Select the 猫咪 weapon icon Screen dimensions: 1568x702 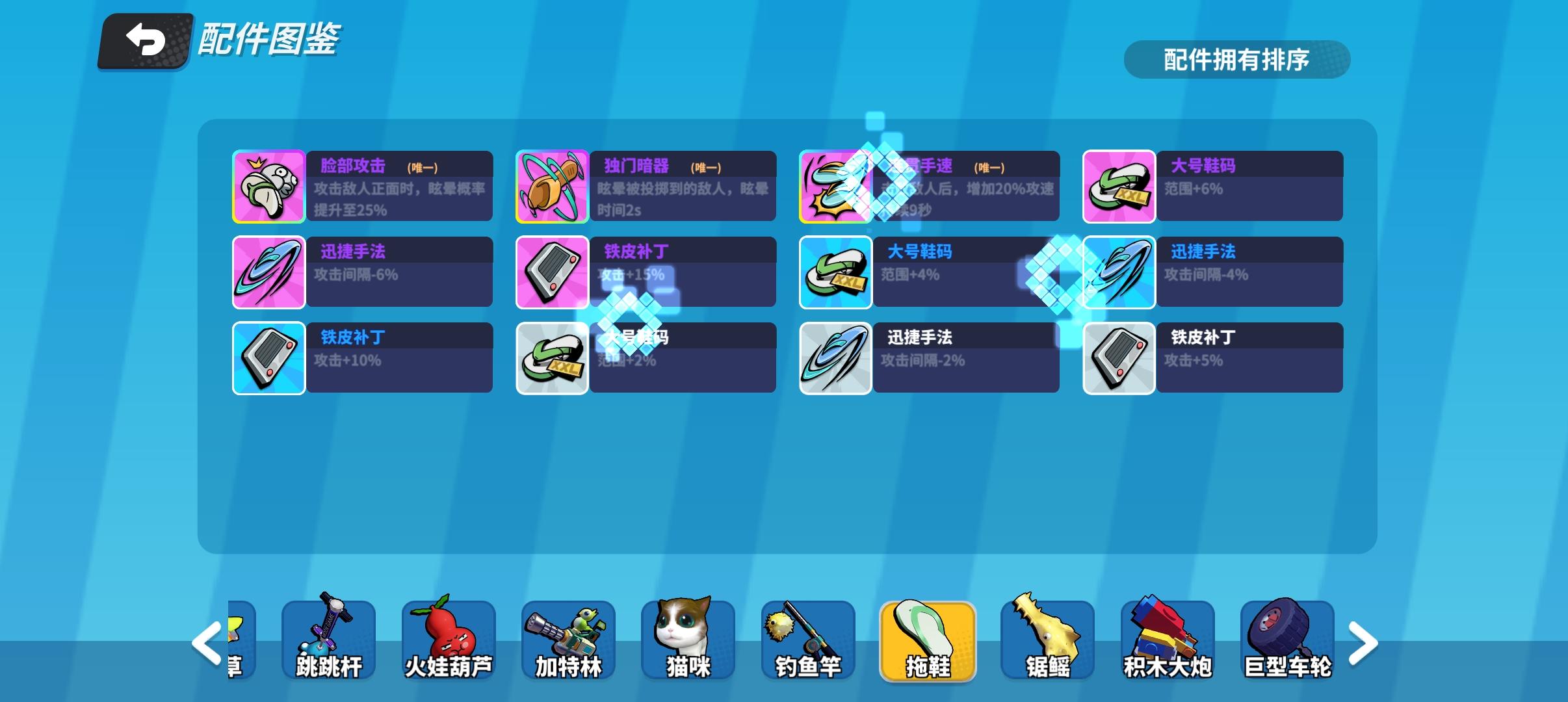click(x=688, y=640)
